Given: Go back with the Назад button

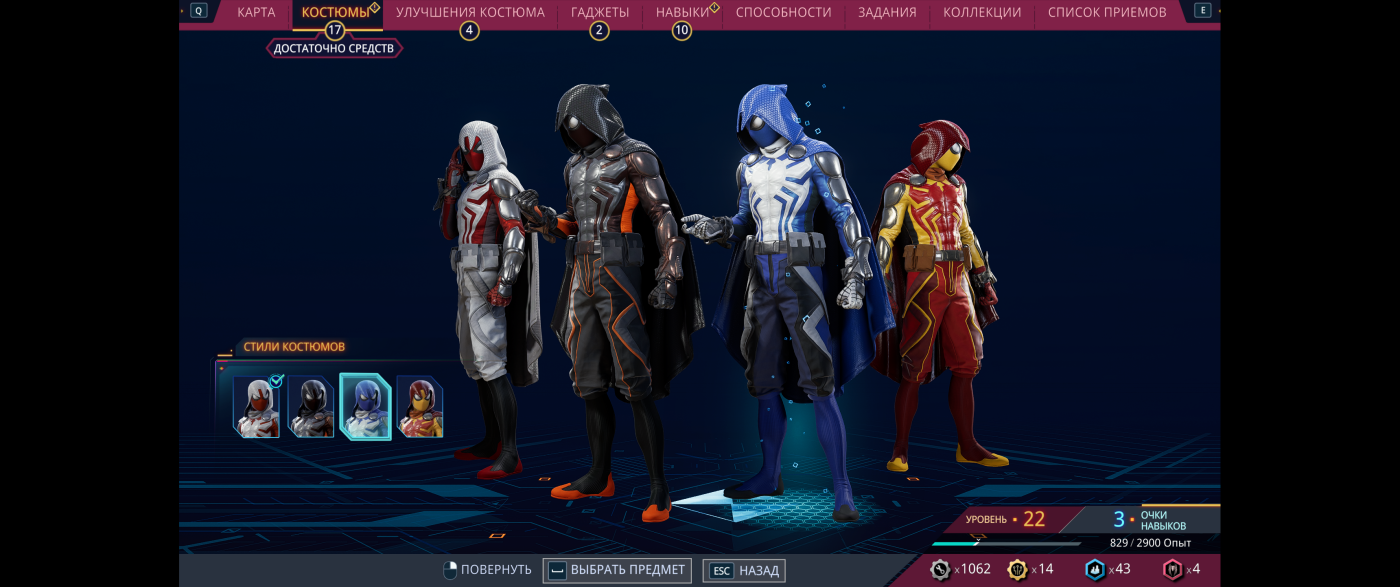Looking at the screenshot, I should [745, 571].
